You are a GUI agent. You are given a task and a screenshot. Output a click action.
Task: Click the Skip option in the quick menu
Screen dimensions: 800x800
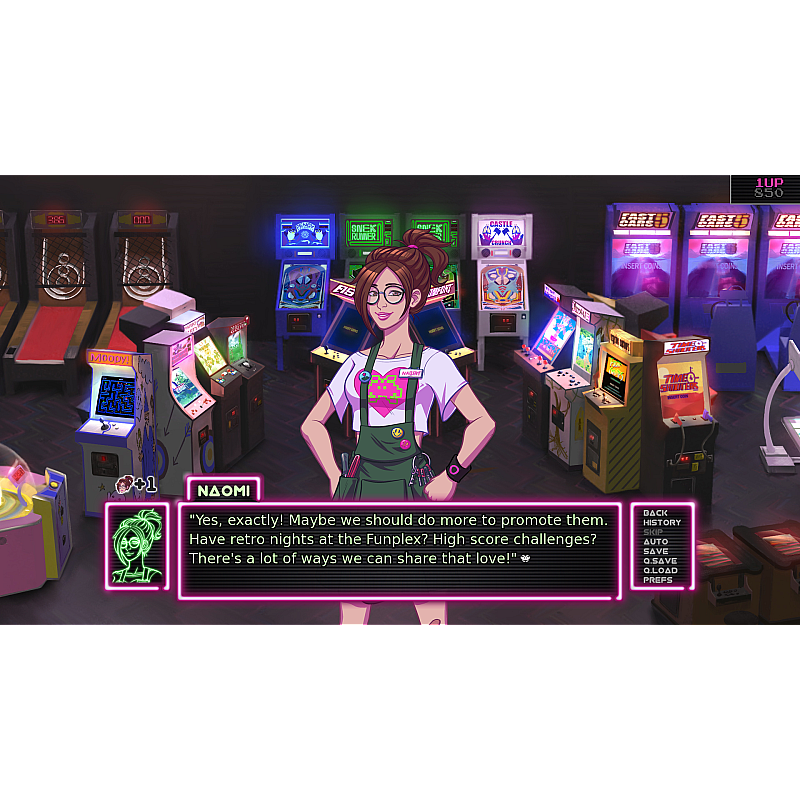pyautogui.click(x=653, y=532)
